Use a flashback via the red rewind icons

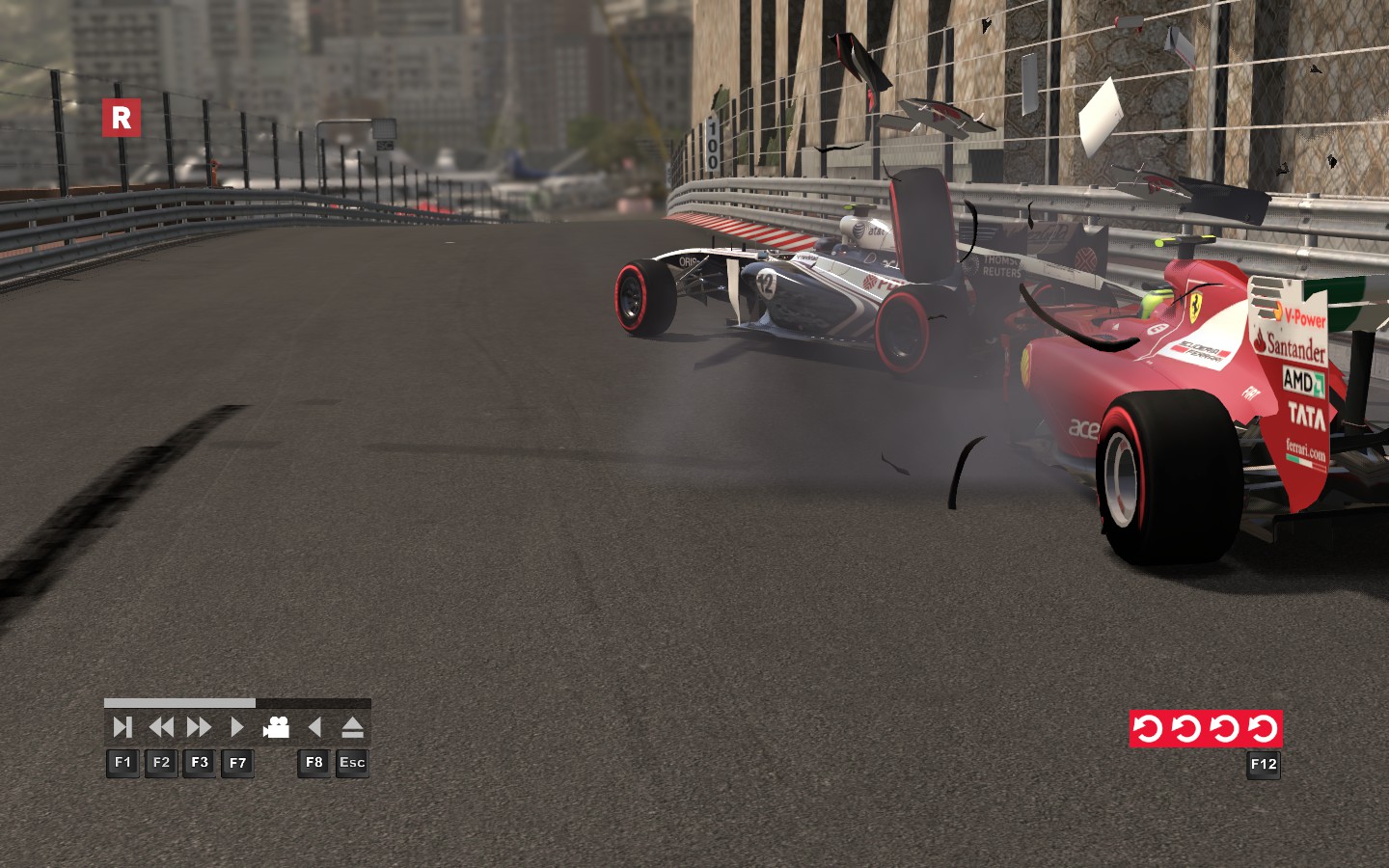(1206, 728)
